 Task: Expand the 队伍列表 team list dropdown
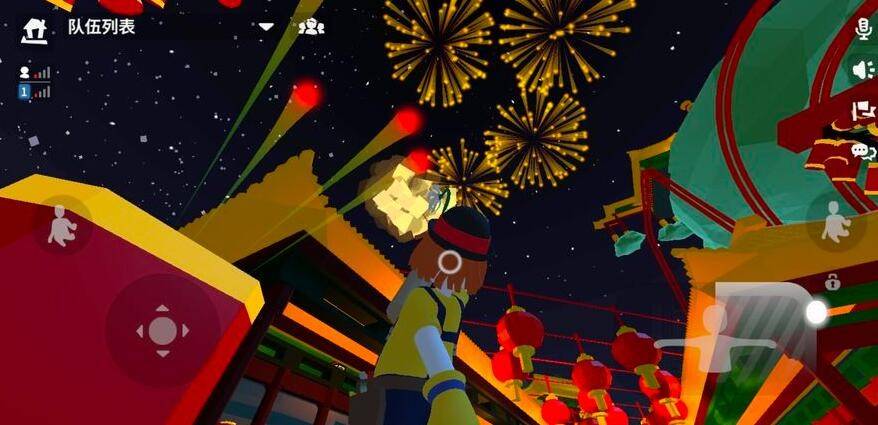coord(266,27)
